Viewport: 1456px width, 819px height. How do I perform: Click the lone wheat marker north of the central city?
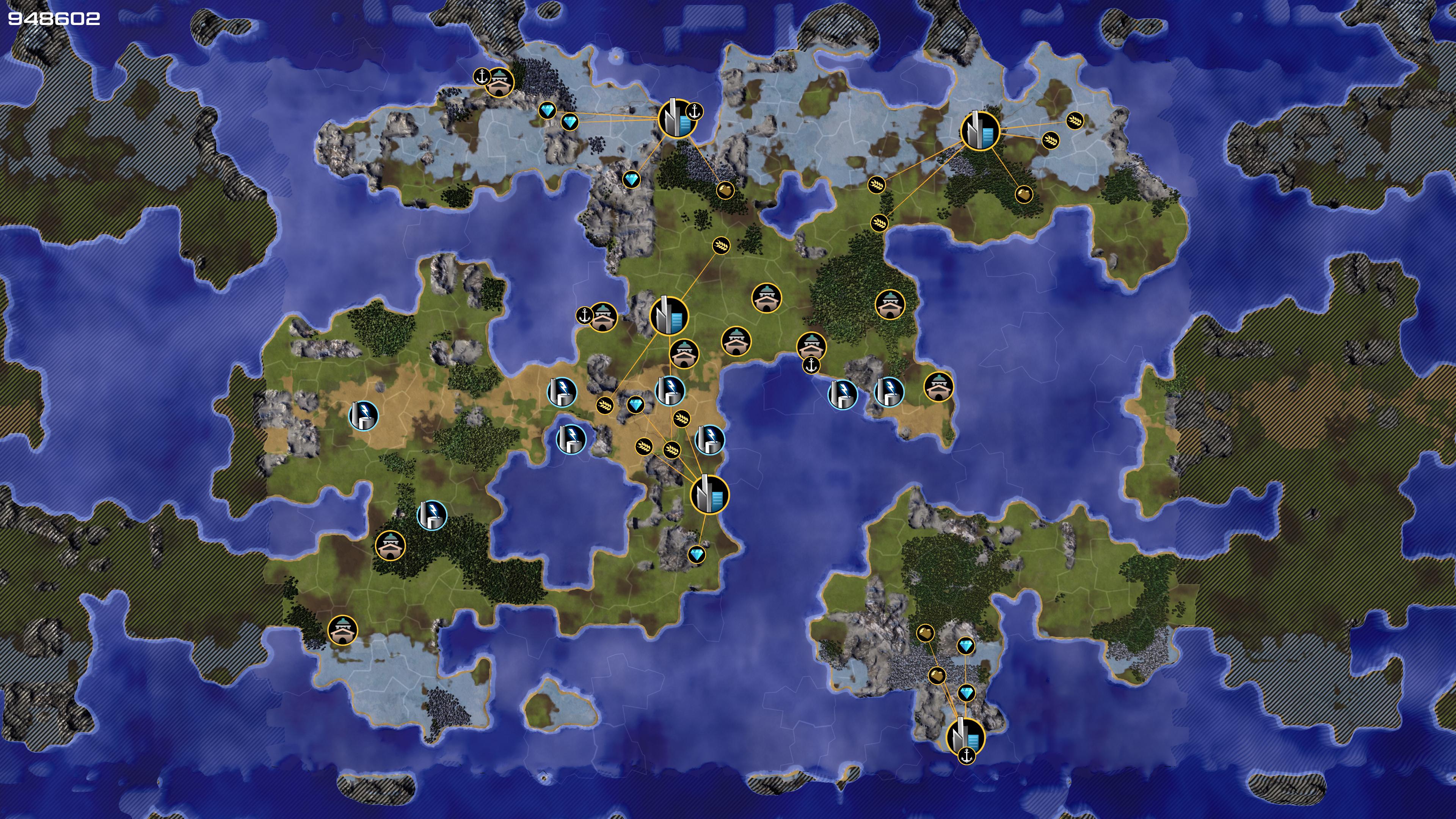(x=722, y=245)
